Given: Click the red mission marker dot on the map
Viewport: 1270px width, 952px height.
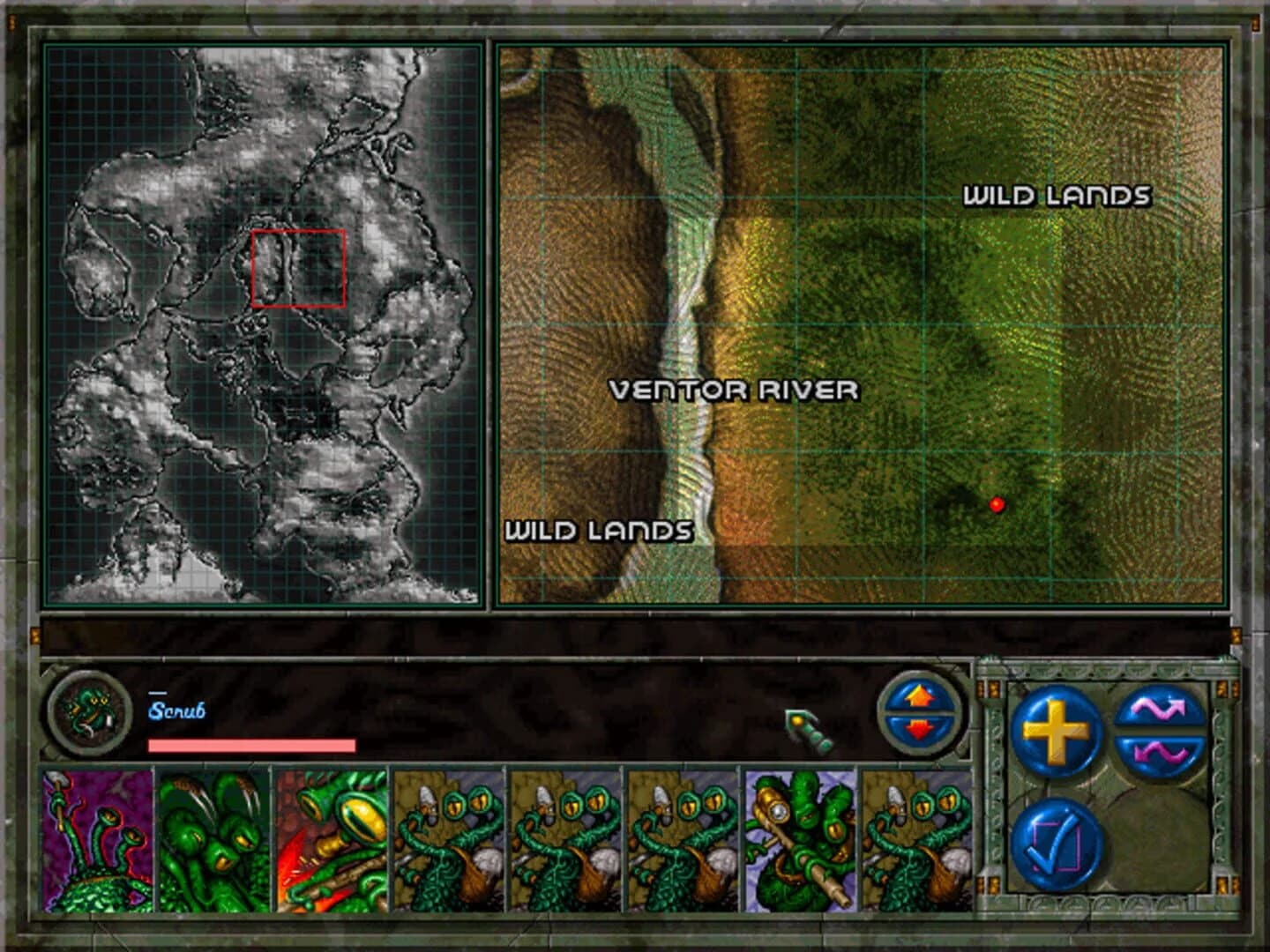Looking at the screenshot, I should [x=997, y=503].
